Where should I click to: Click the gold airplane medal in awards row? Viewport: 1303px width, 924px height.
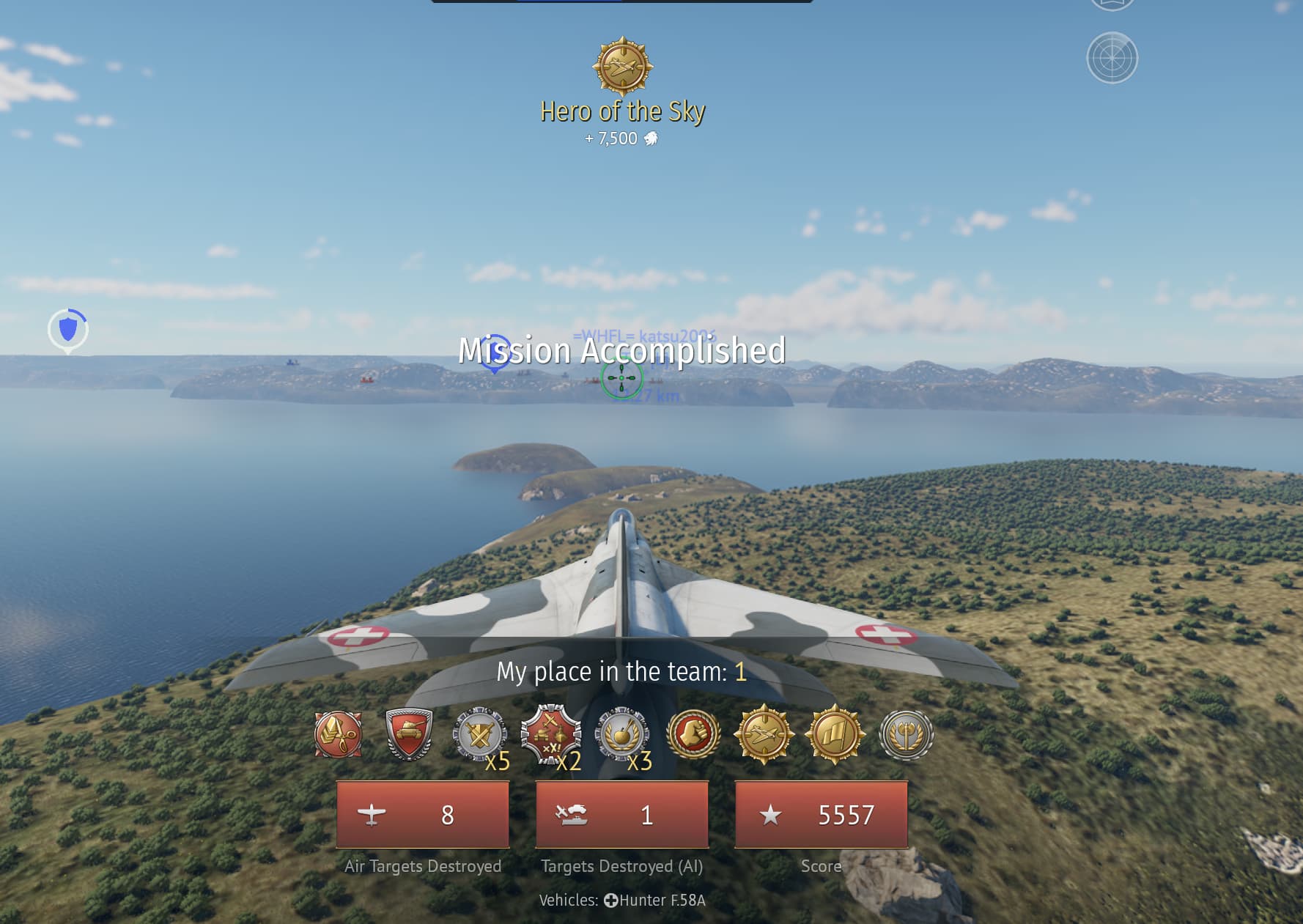(764, 734)
